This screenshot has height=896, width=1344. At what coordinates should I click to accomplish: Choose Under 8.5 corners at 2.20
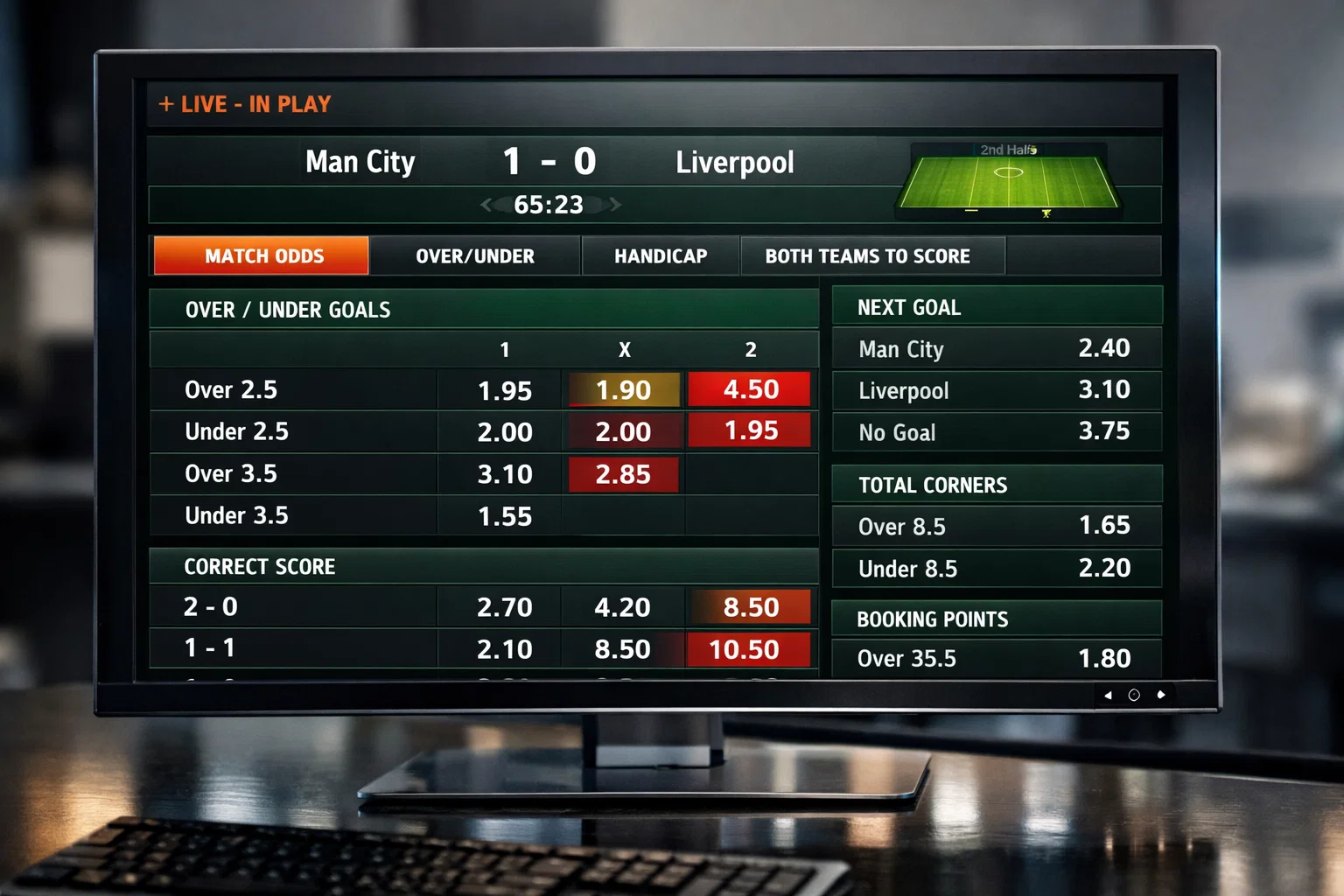point(1103,568)
